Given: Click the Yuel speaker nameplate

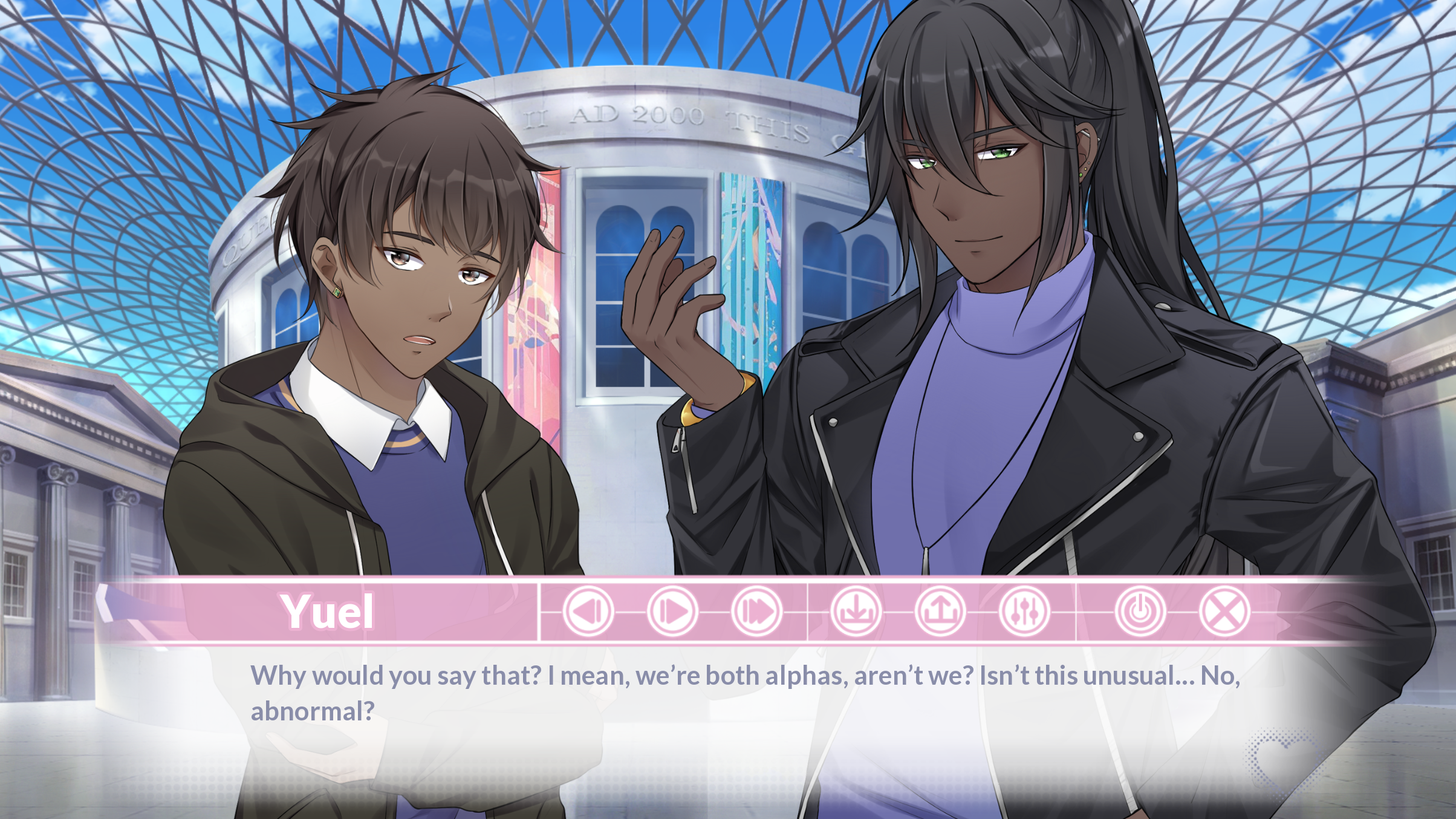Looking at the screenshot, I should tap(327, 612).
